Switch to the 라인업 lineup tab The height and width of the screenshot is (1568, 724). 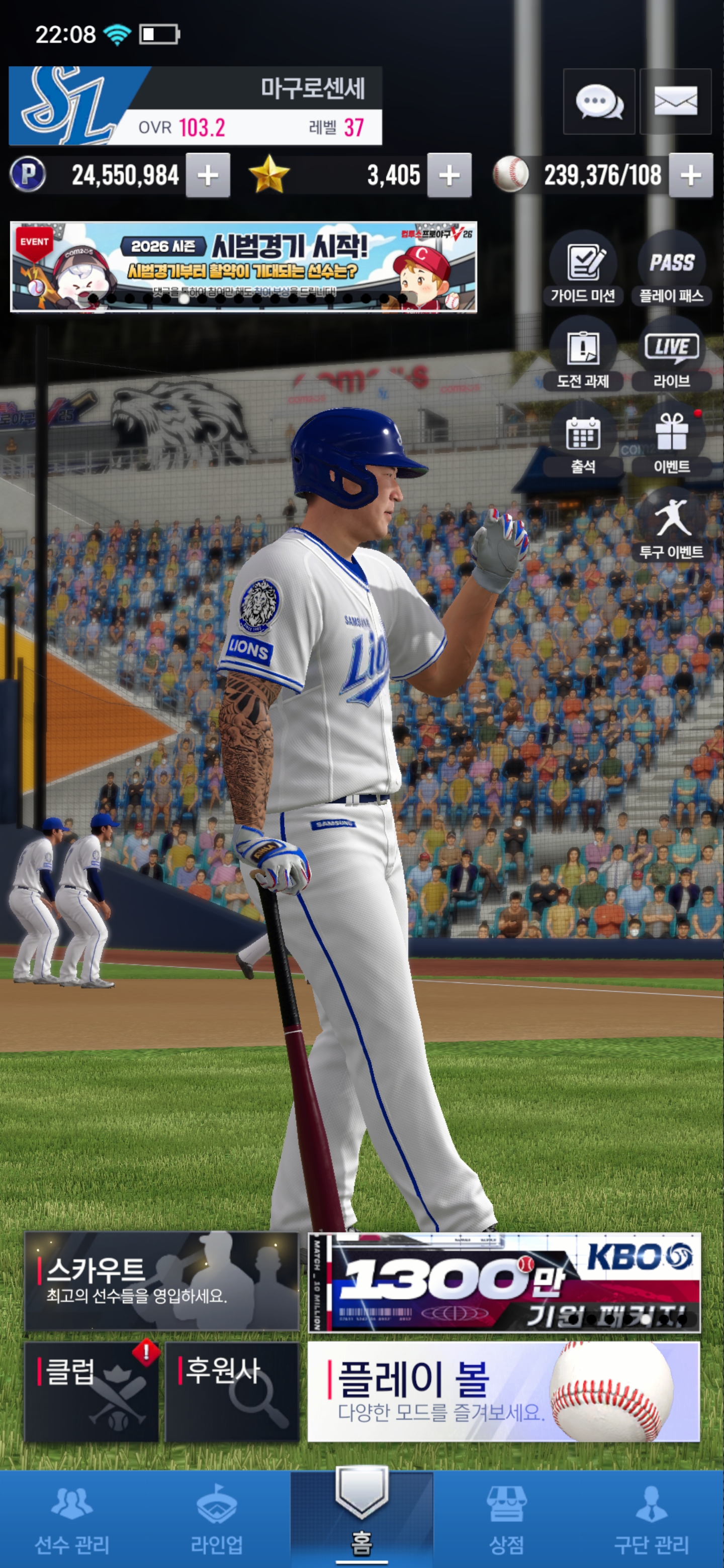pyautogui.click(x=217, y=1519)
